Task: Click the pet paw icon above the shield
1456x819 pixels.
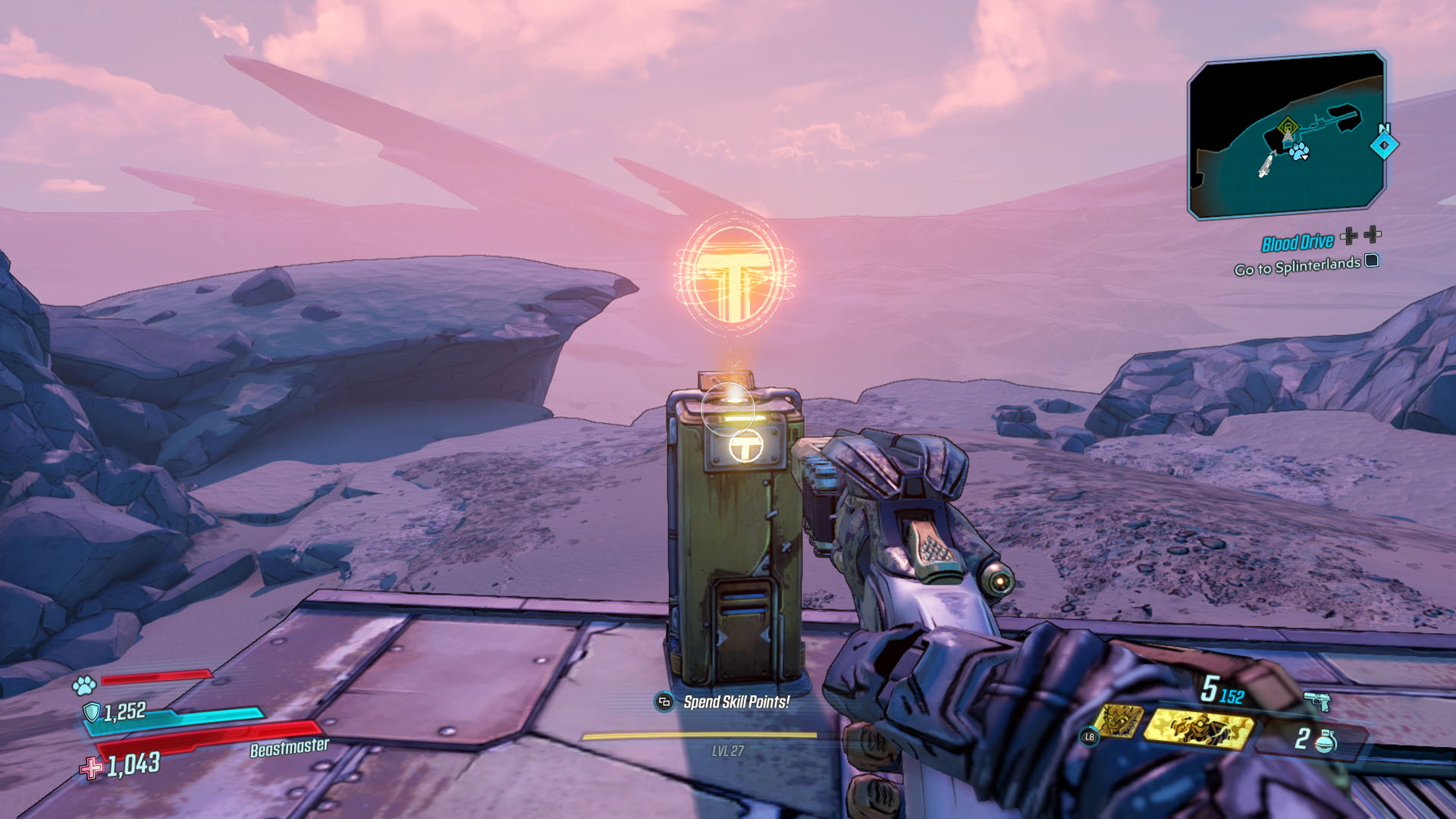Action: (83, 686)
